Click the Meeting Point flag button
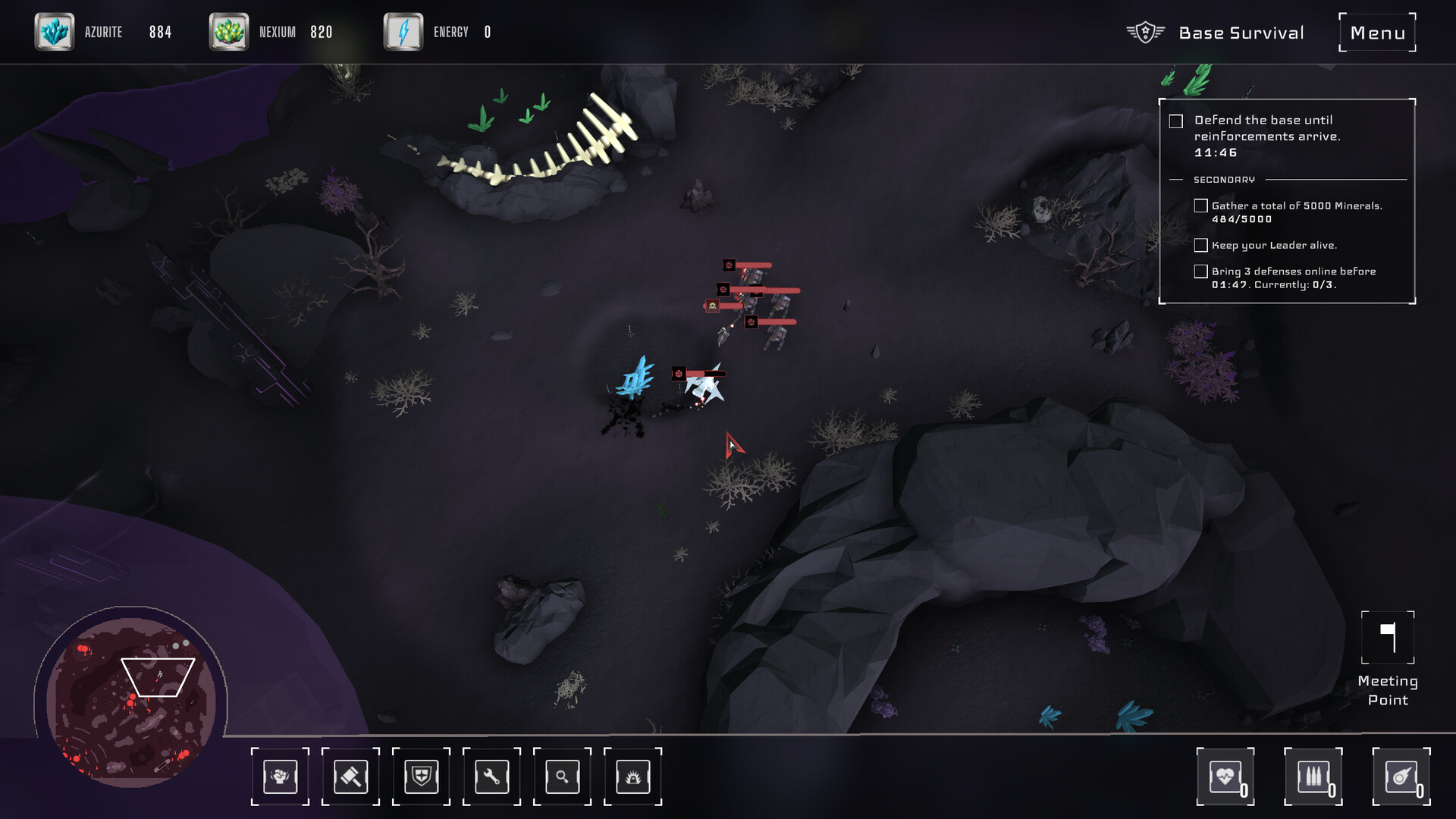The image size is (1456, 819). [x=1388, y=638]
